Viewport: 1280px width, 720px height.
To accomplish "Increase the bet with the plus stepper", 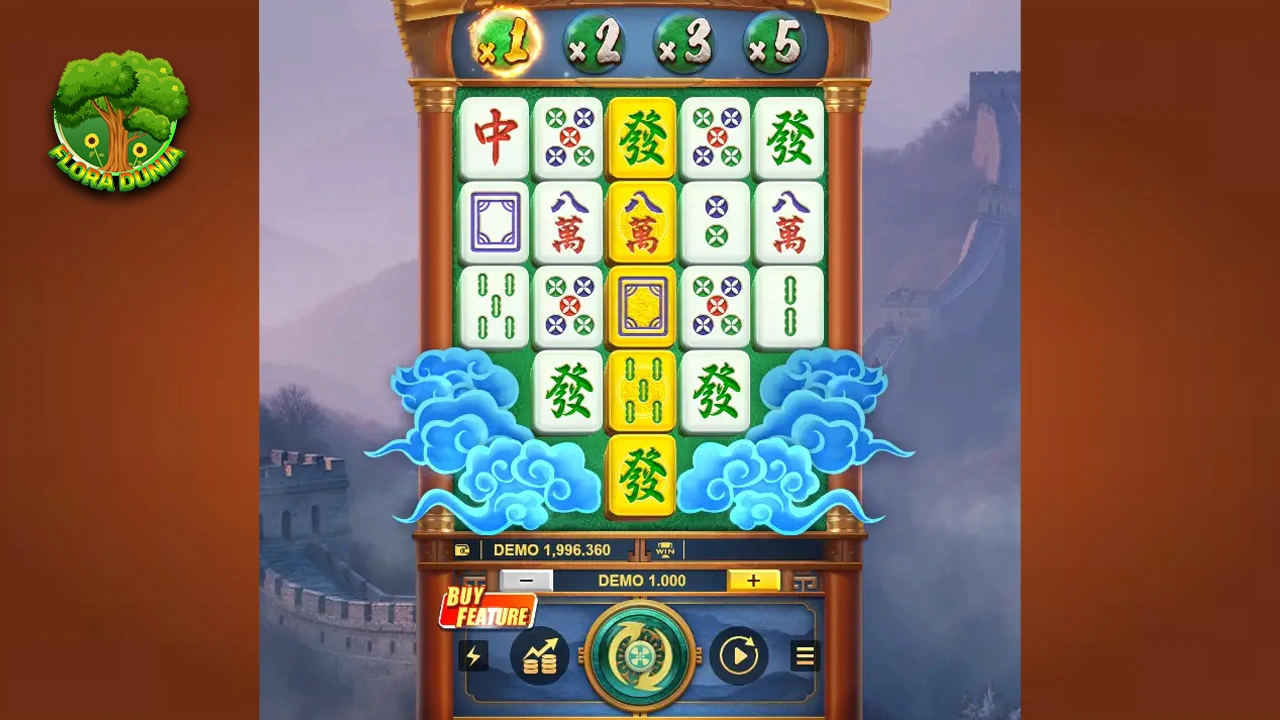I will (753, 580).
